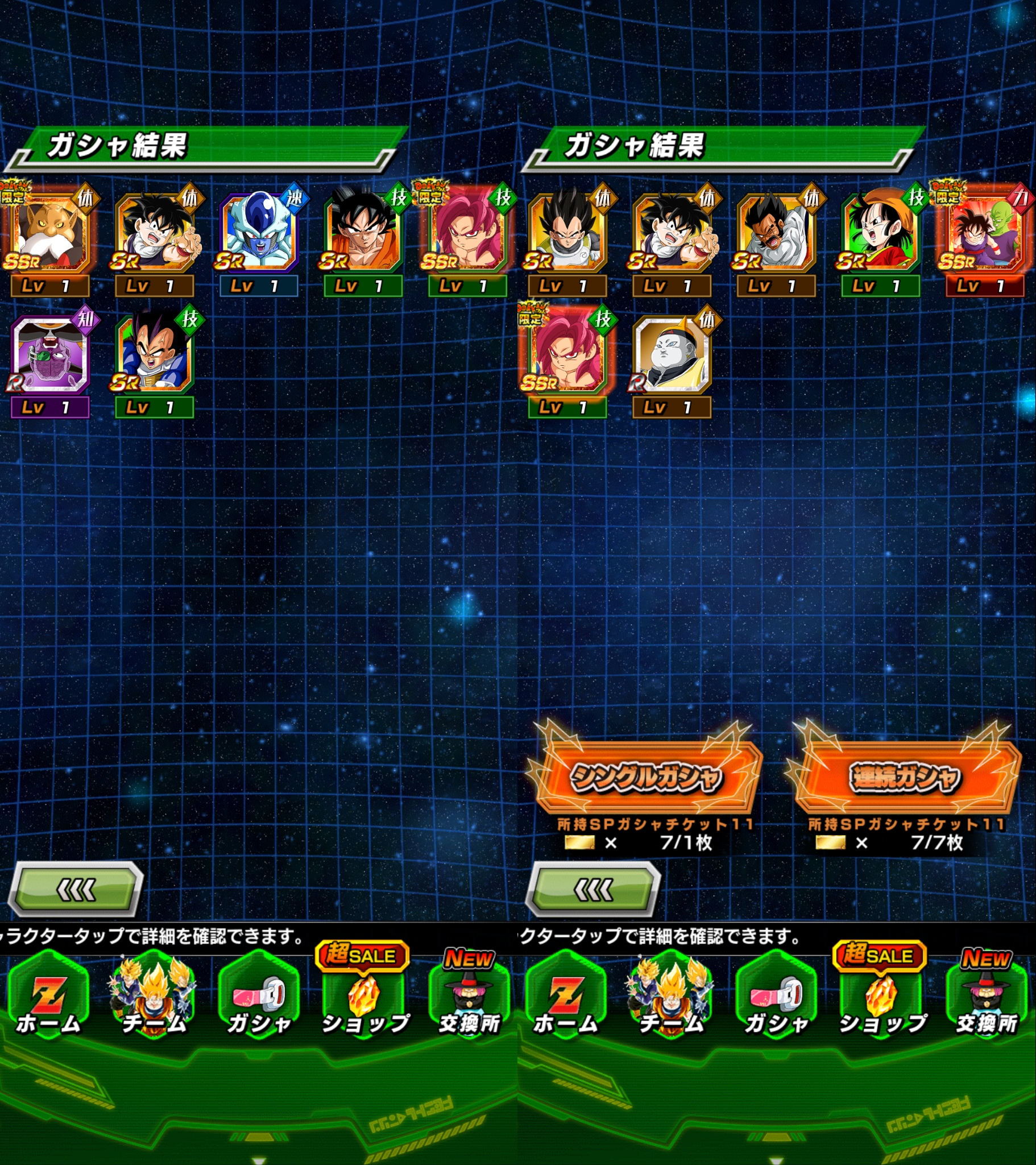The image size is (1036, 1165).
Task: Select the SR Frost character card
Action: pyautogui.click(x=259, y=234)
